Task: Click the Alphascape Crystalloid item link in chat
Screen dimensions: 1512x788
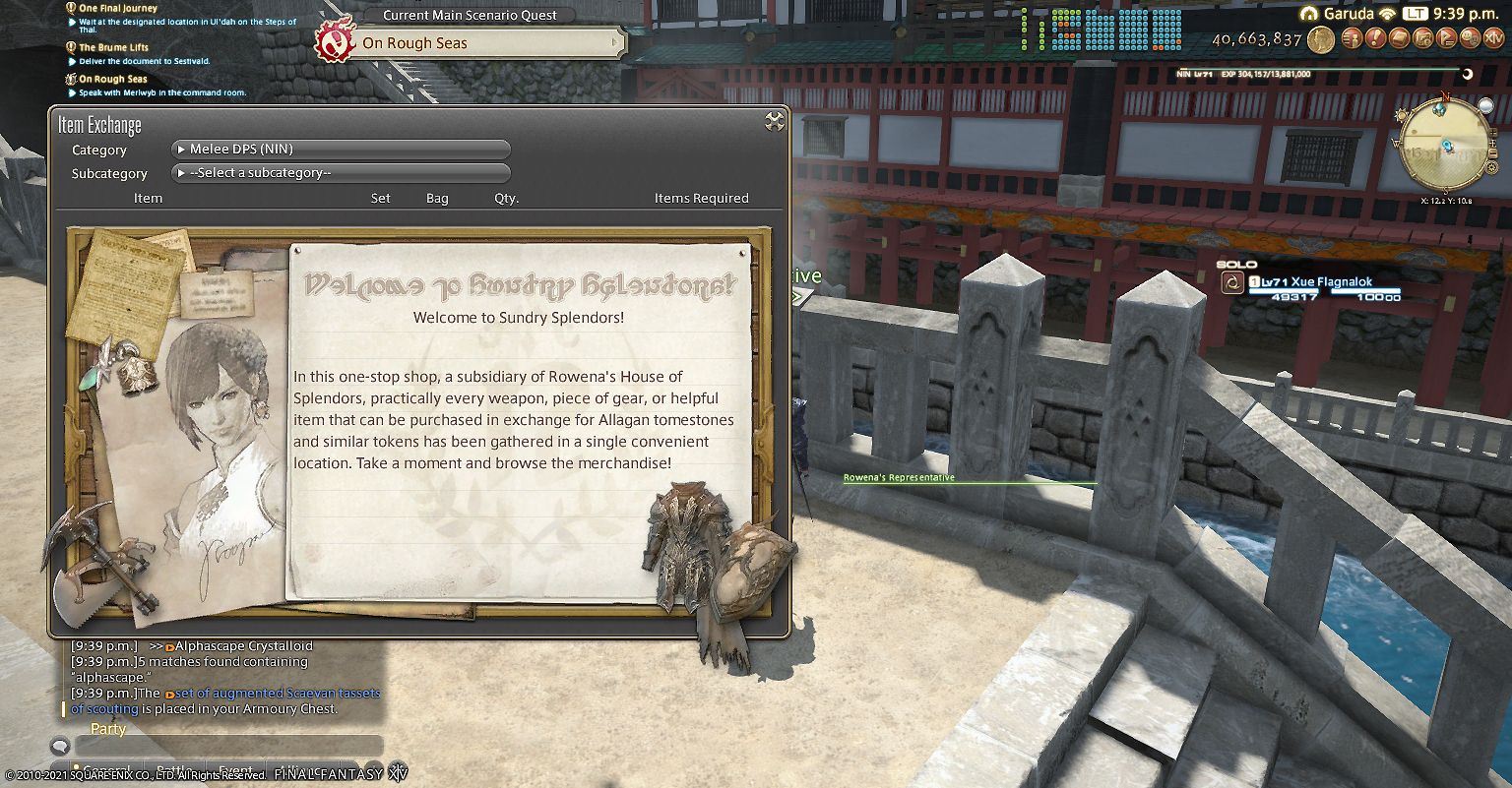Action: 241,646
